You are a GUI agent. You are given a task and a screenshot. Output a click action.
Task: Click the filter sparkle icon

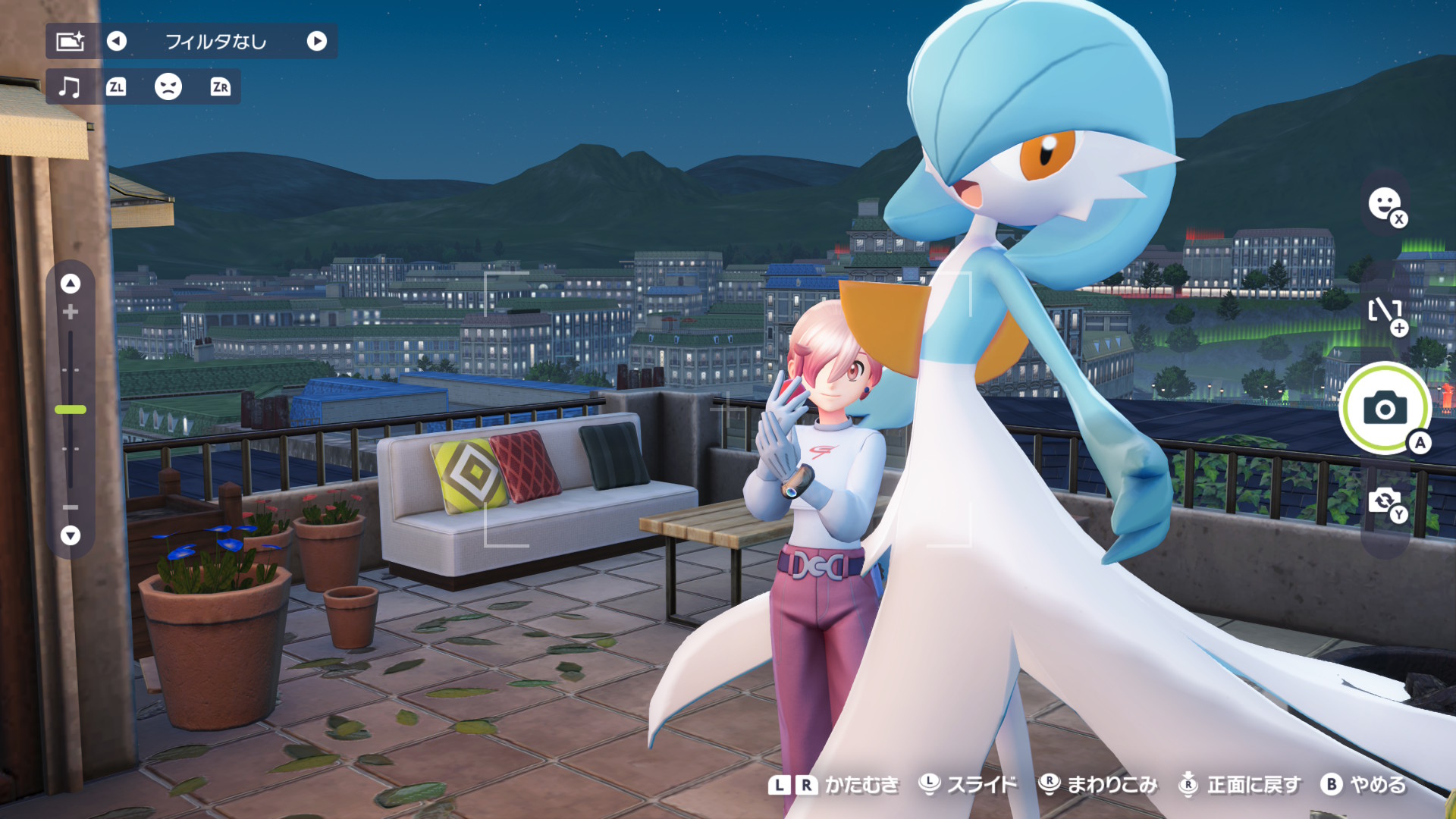click(71, 41)
